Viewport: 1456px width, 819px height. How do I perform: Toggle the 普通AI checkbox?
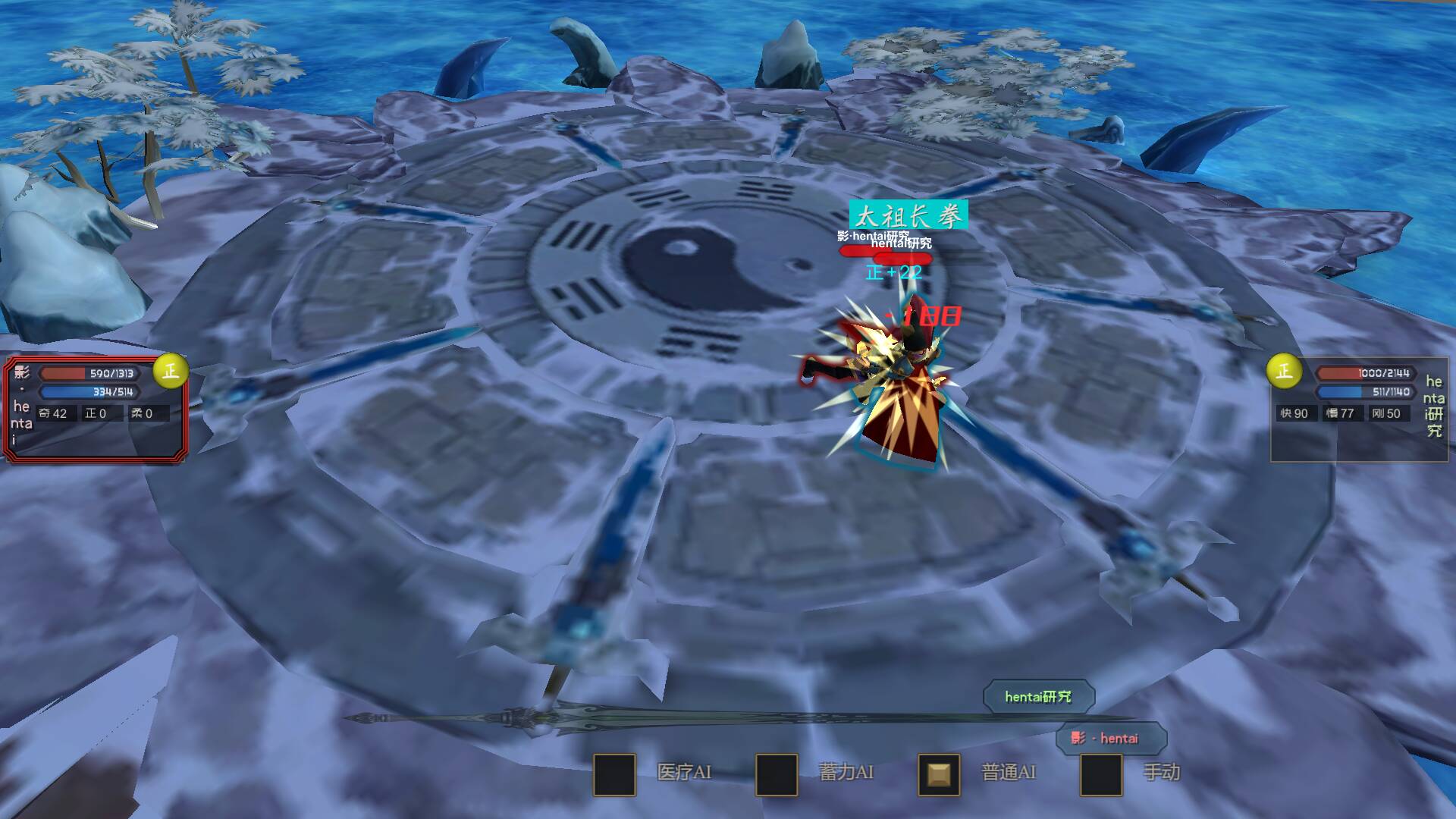coord(939,774)
